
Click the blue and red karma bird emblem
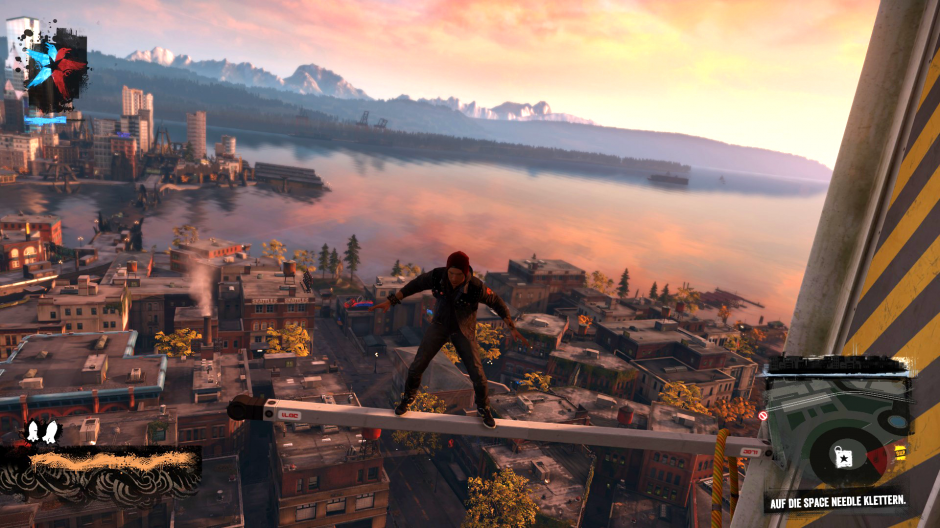(55, 66)
